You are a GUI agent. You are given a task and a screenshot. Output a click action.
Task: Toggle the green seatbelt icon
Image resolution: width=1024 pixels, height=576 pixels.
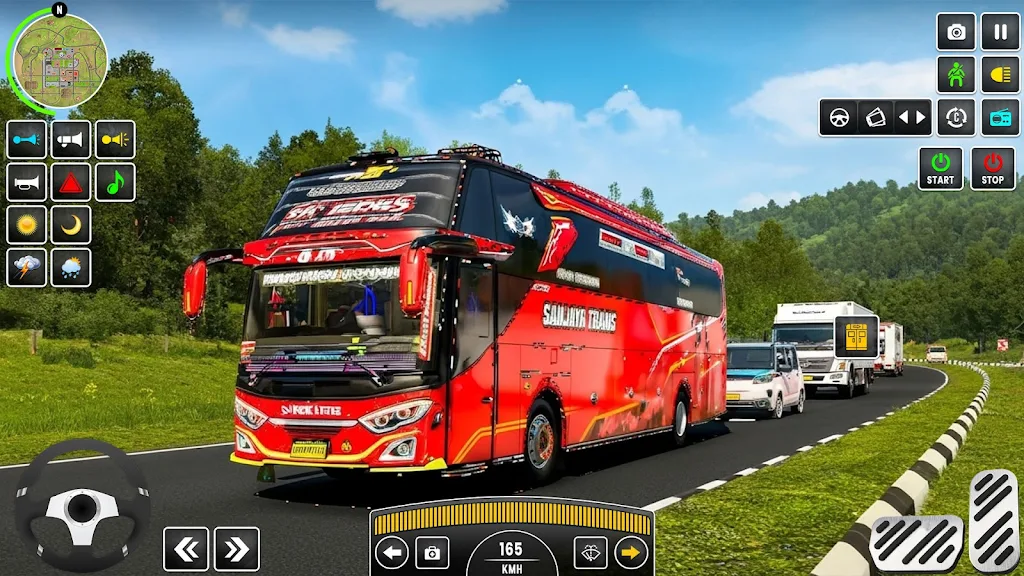[956, 75]
